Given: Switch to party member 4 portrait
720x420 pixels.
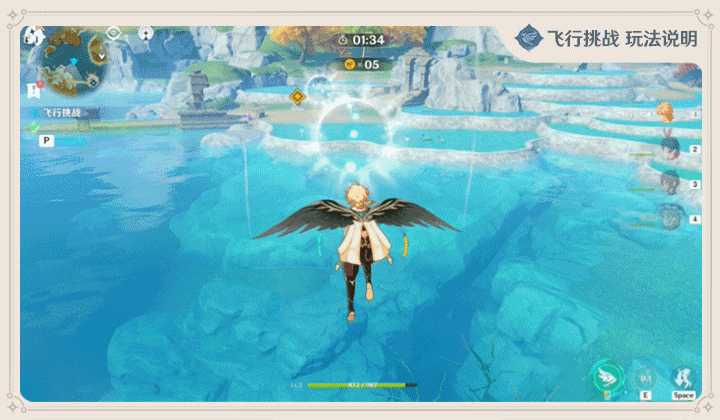Looking at the screenshot, I should click(x=670, y=215).
